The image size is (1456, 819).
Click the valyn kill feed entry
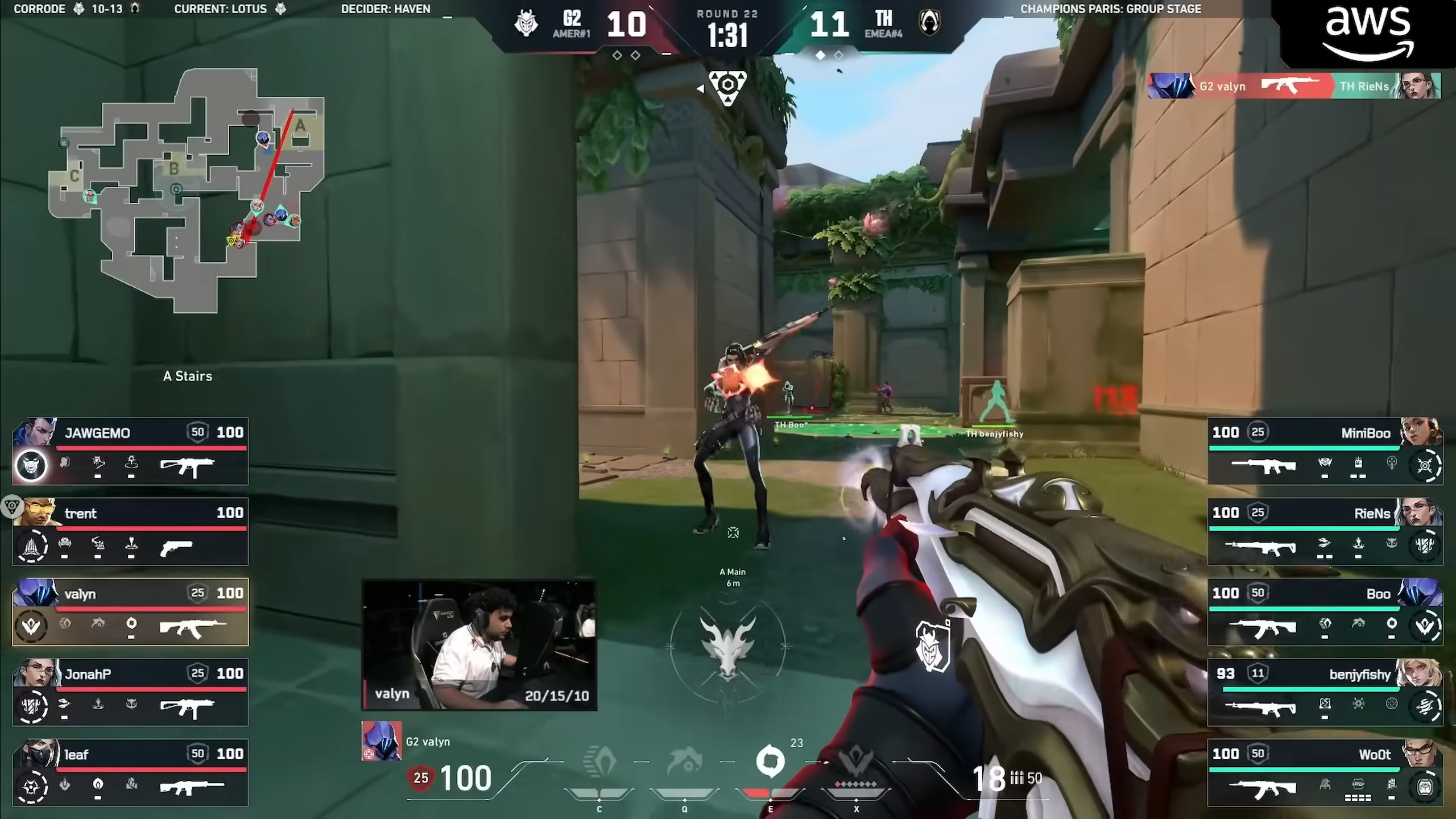[x=1294, y=86]
